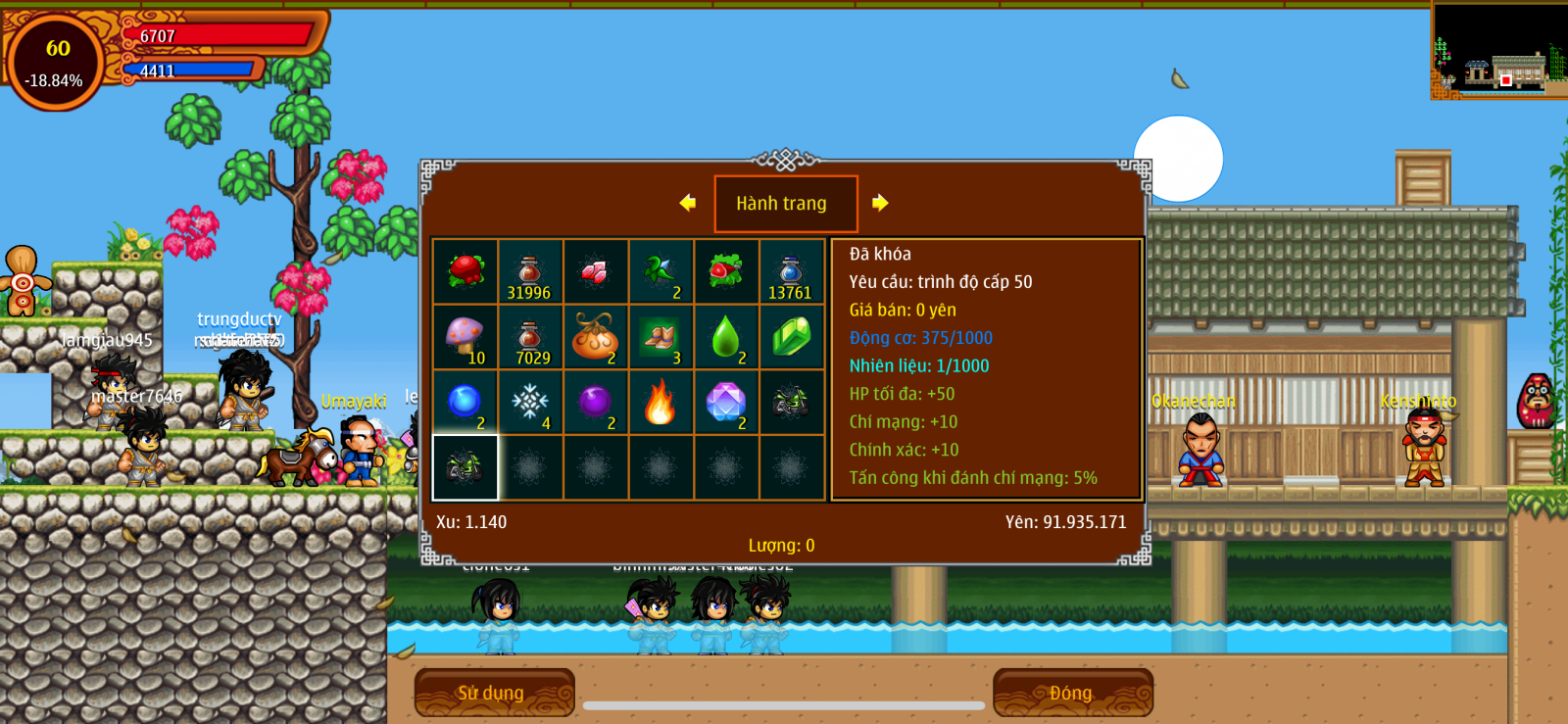Click the Sử dụng button

(x=494, y=693)
